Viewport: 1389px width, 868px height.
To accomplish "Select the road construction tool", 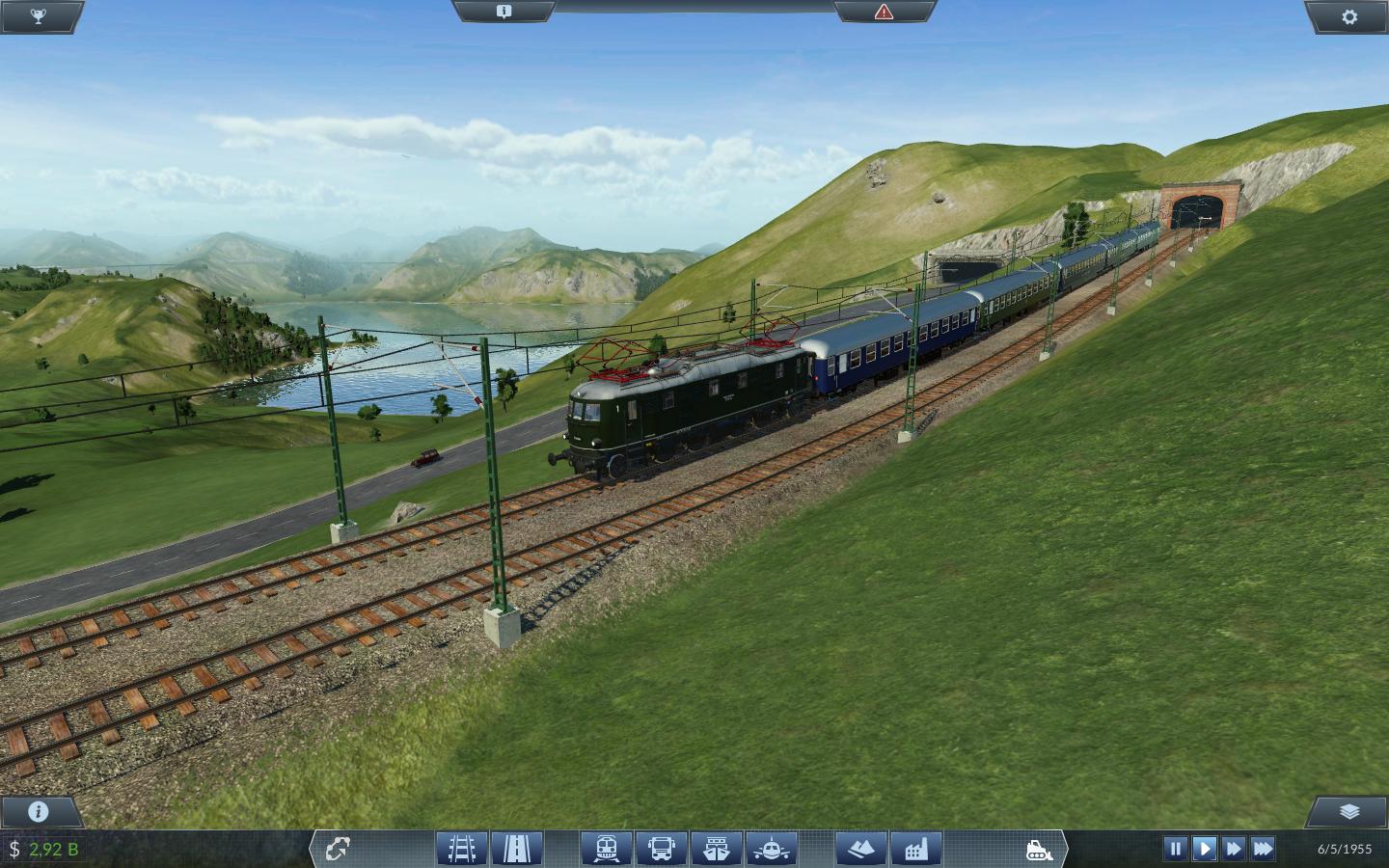I will click(x=516, y=849).
